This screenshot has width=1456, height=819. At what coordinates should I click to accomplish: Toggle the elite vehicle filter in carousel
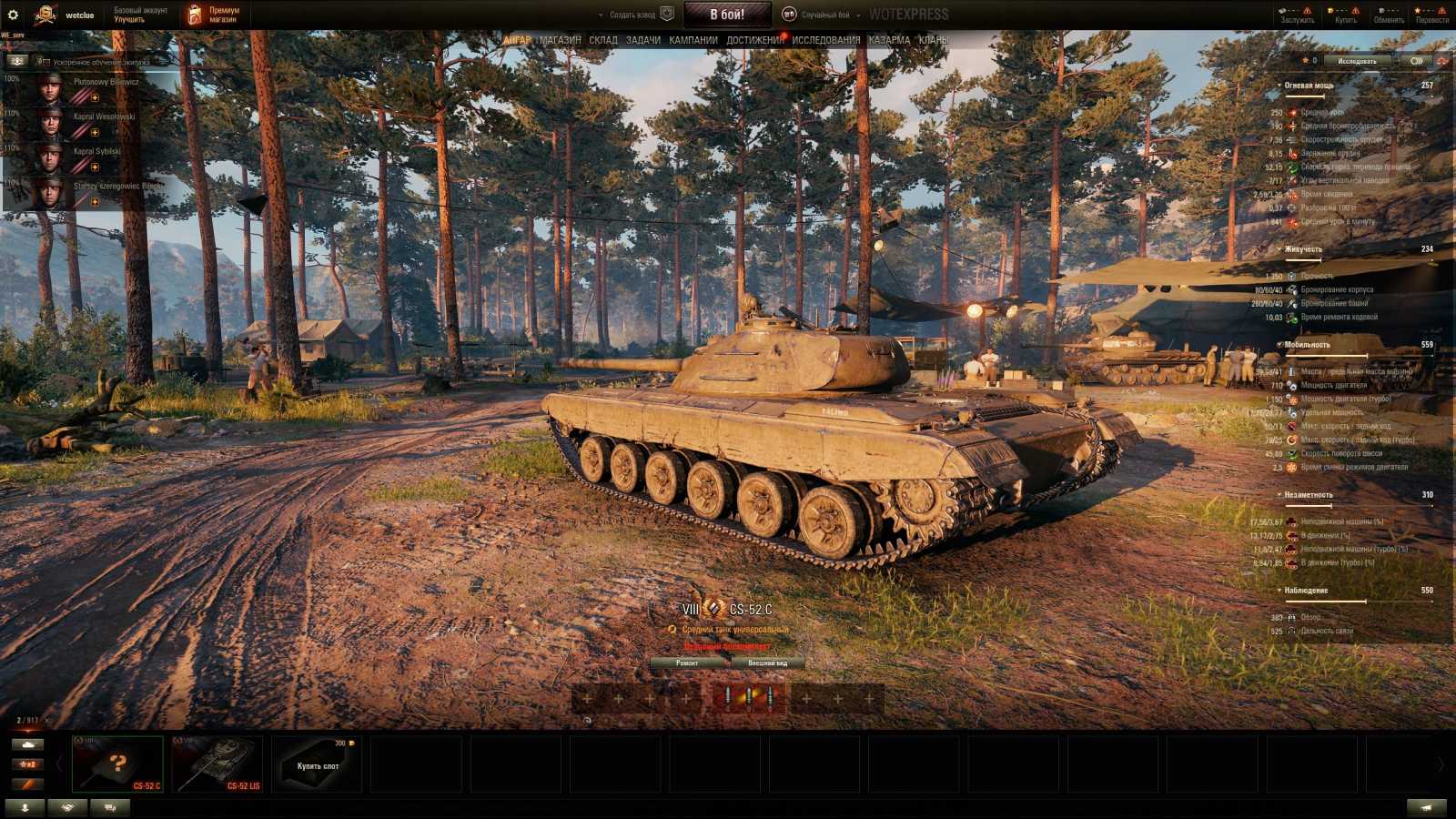tap(28, 784)
